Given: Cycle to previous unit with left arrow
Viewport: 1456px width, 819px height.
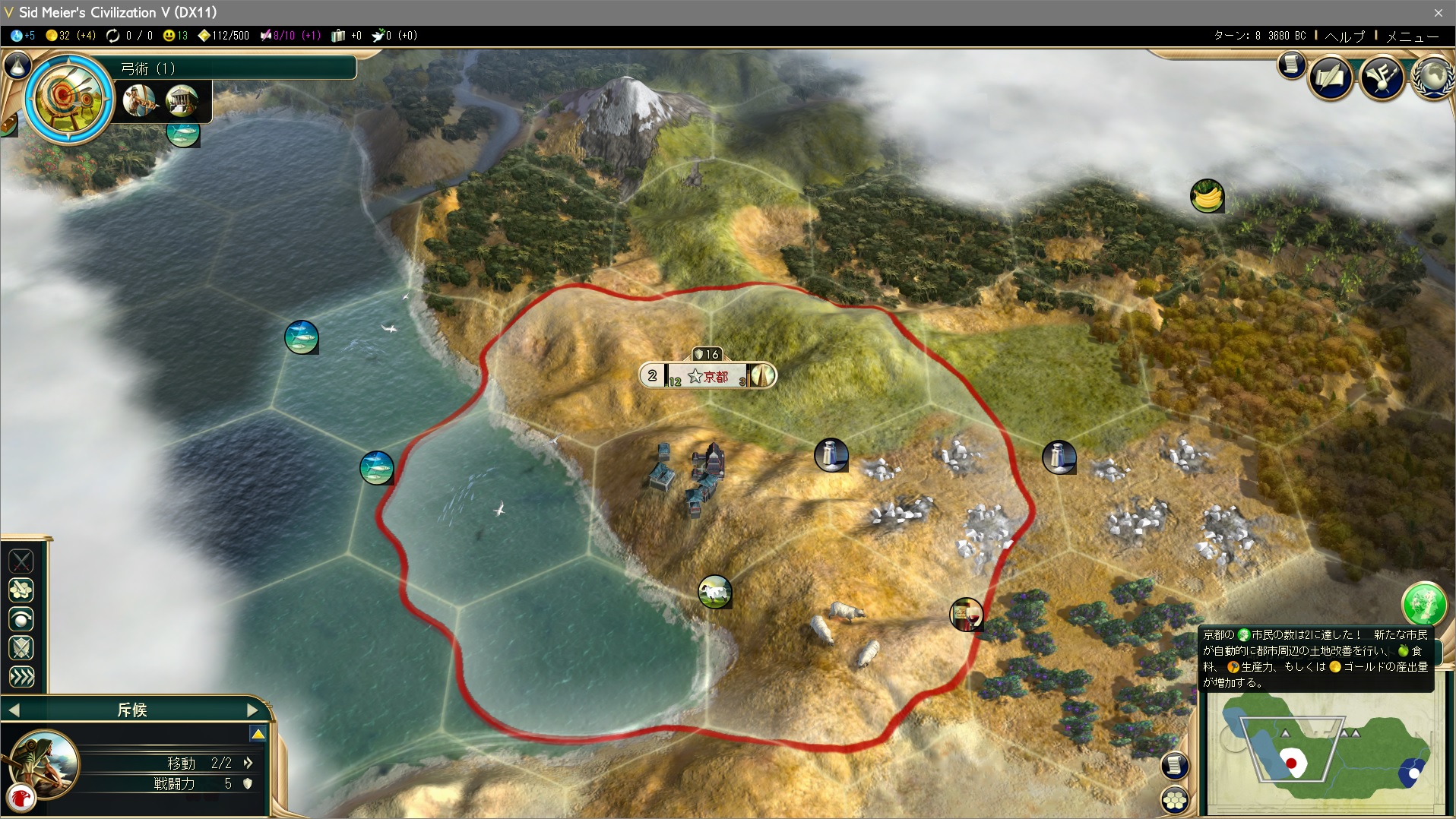Looking at the screenshot, I should click(x=14, y=710).
